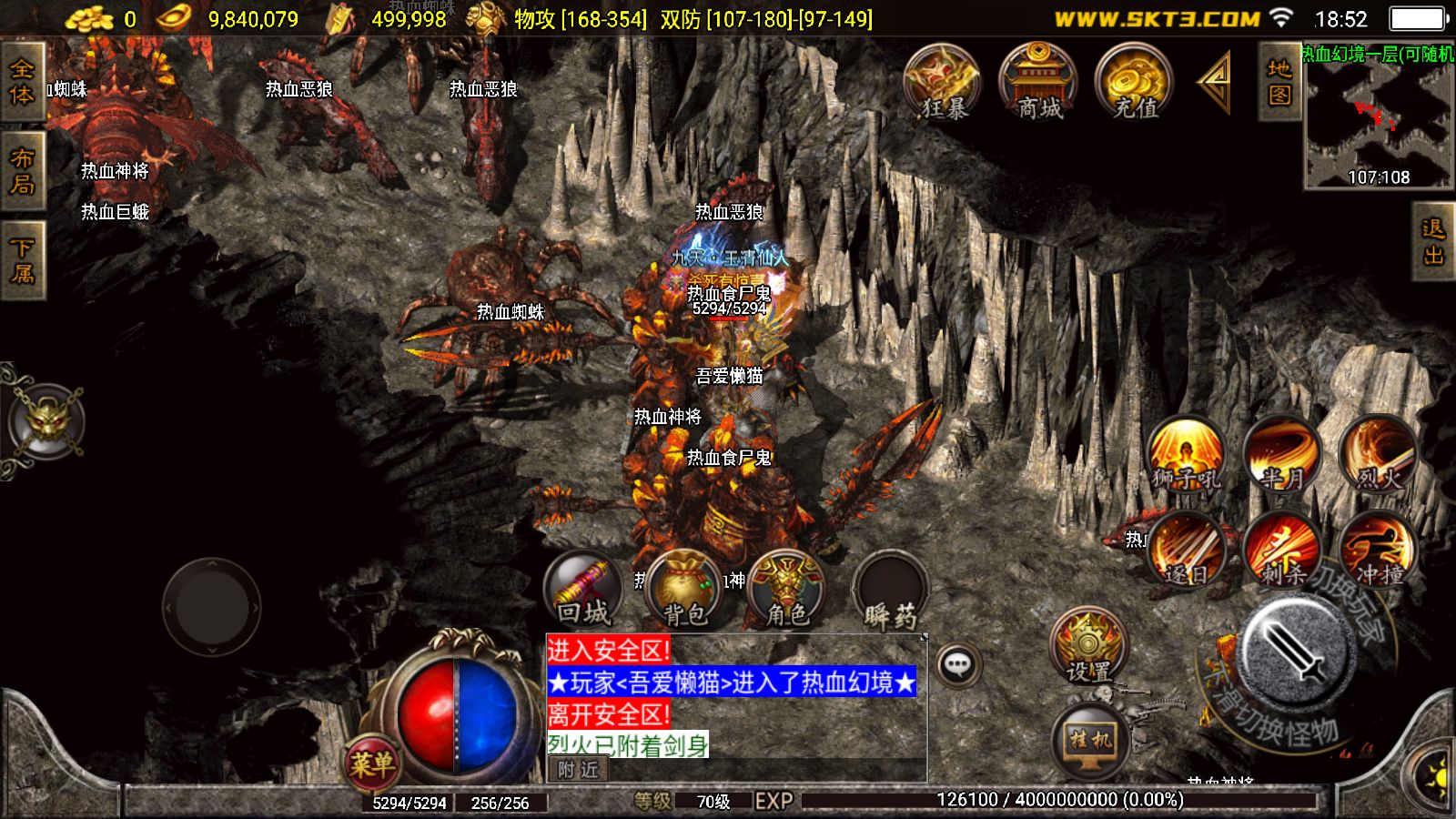Open chat with the speech bubble icon

957,664
